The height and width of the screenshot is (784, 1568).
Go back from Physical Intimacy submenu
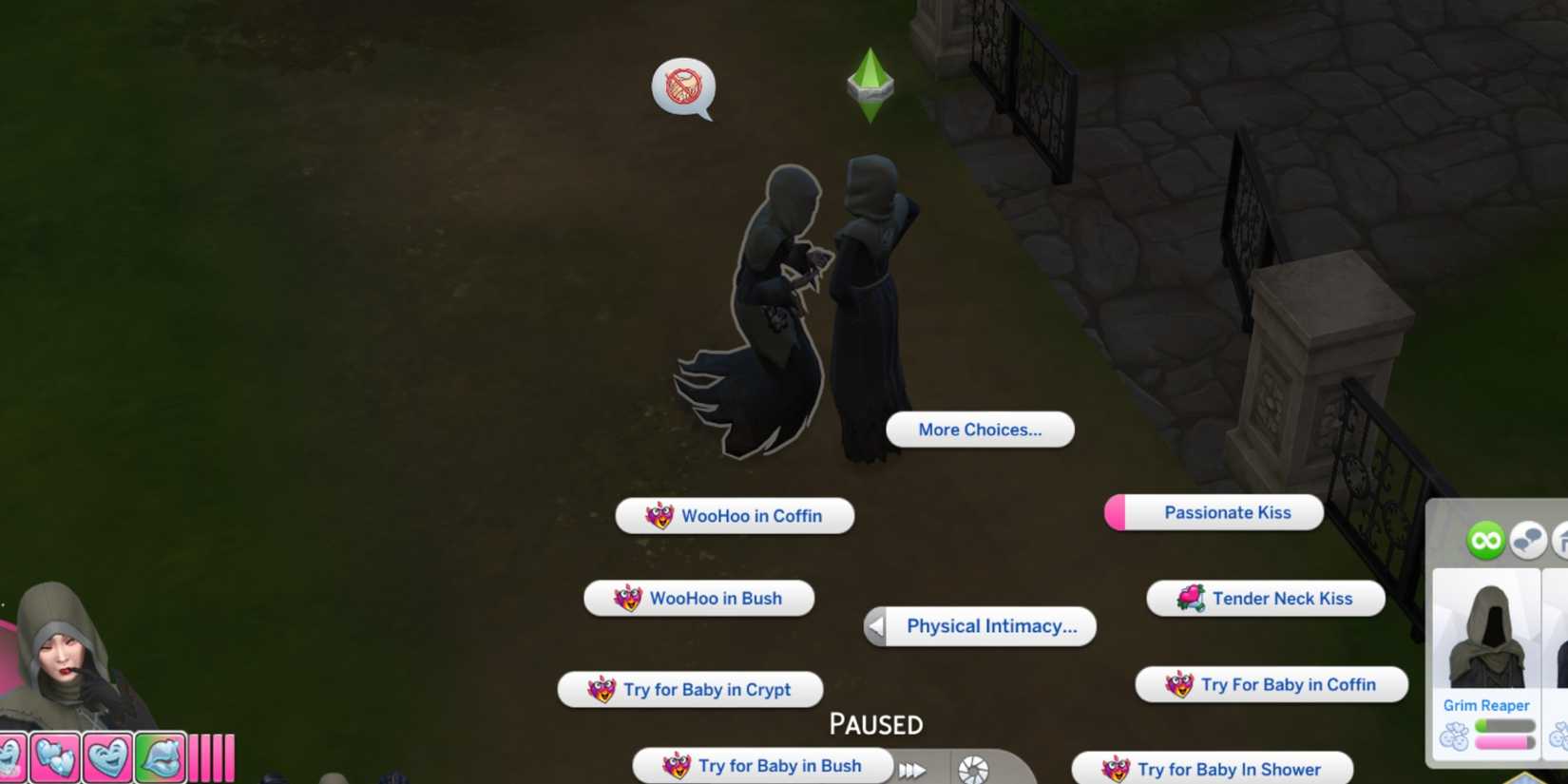pyautogui.click(x=875, y=626)
